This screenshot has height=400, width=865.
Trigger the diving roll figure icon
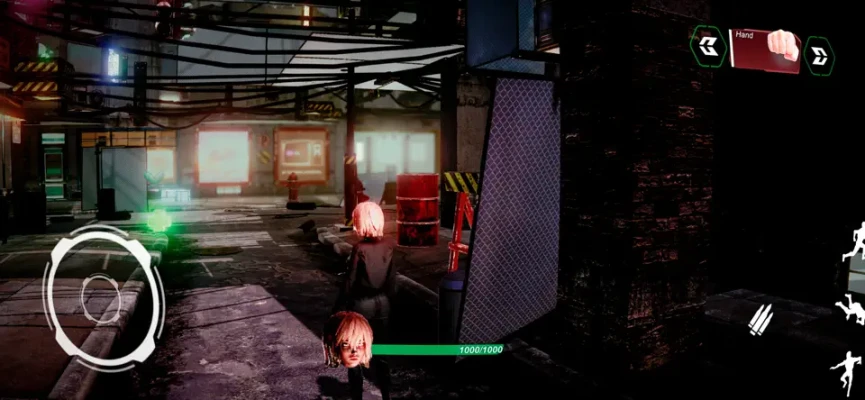pos(851,307)
